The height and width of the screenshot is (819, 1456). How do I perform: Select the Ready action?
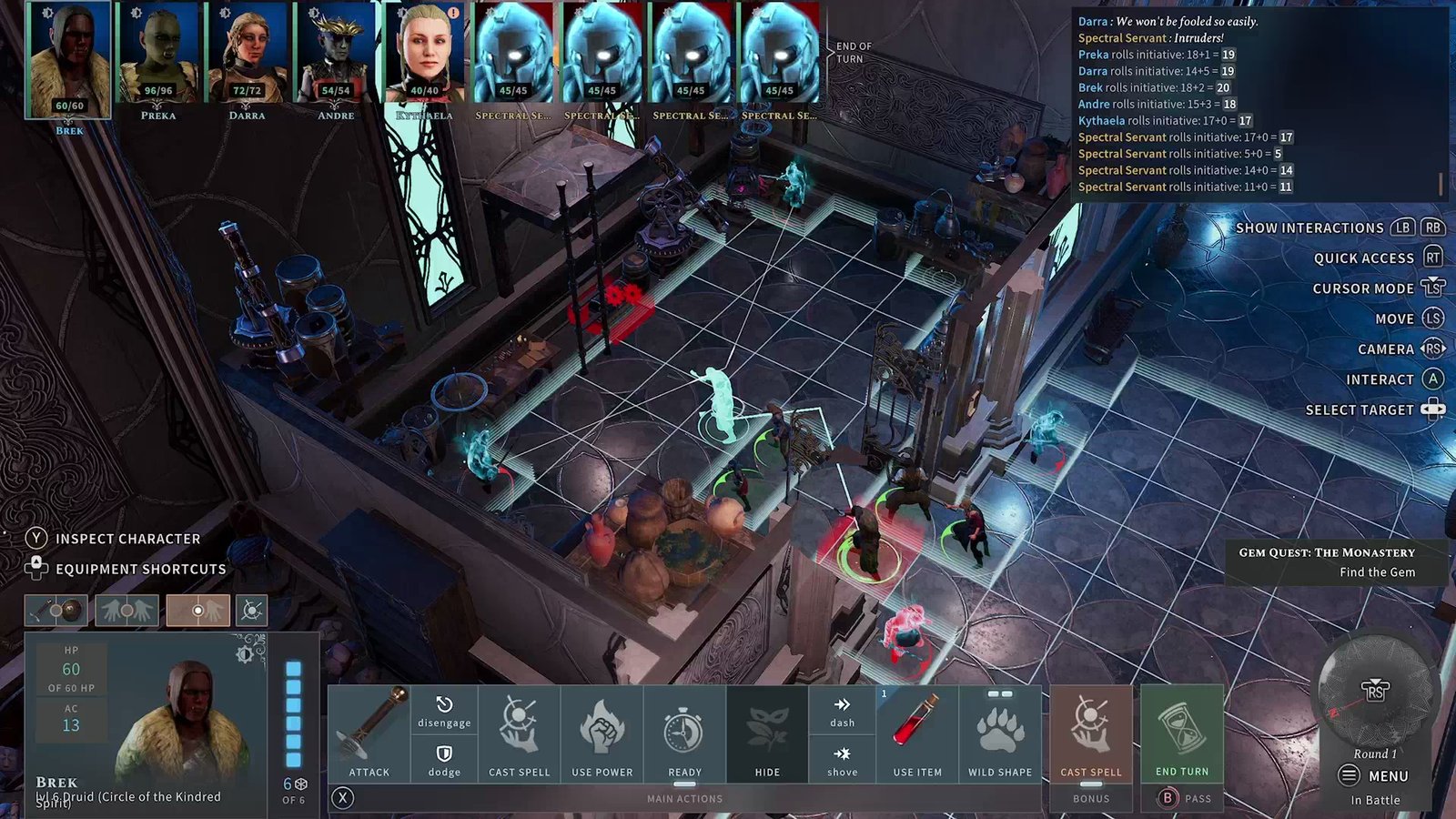[x=684, y=733]
